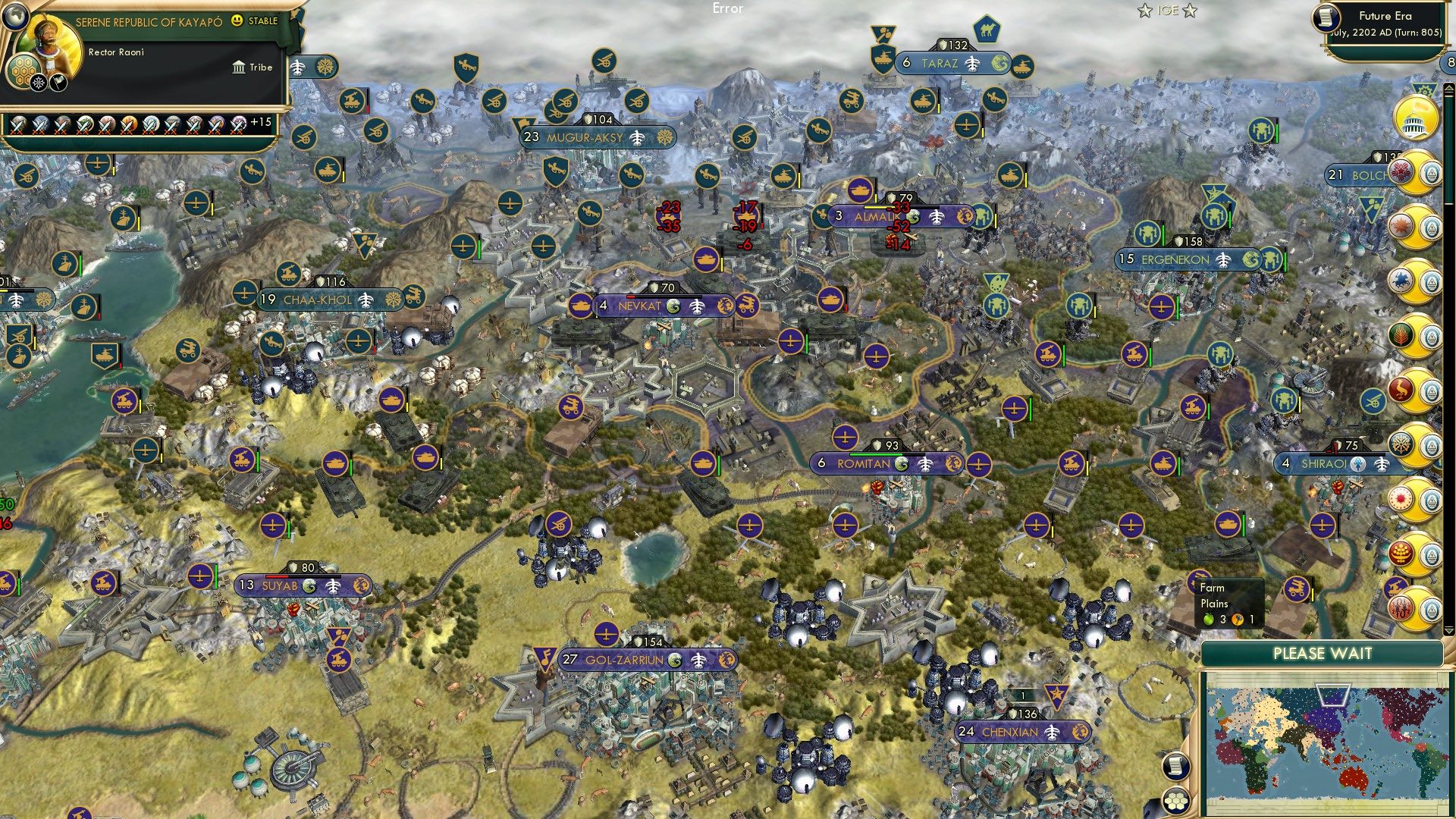This screenshot has height=819, width=1456.
Task: Toggle the hex grid button below the Civilopedia icon
Action: 1175,802
